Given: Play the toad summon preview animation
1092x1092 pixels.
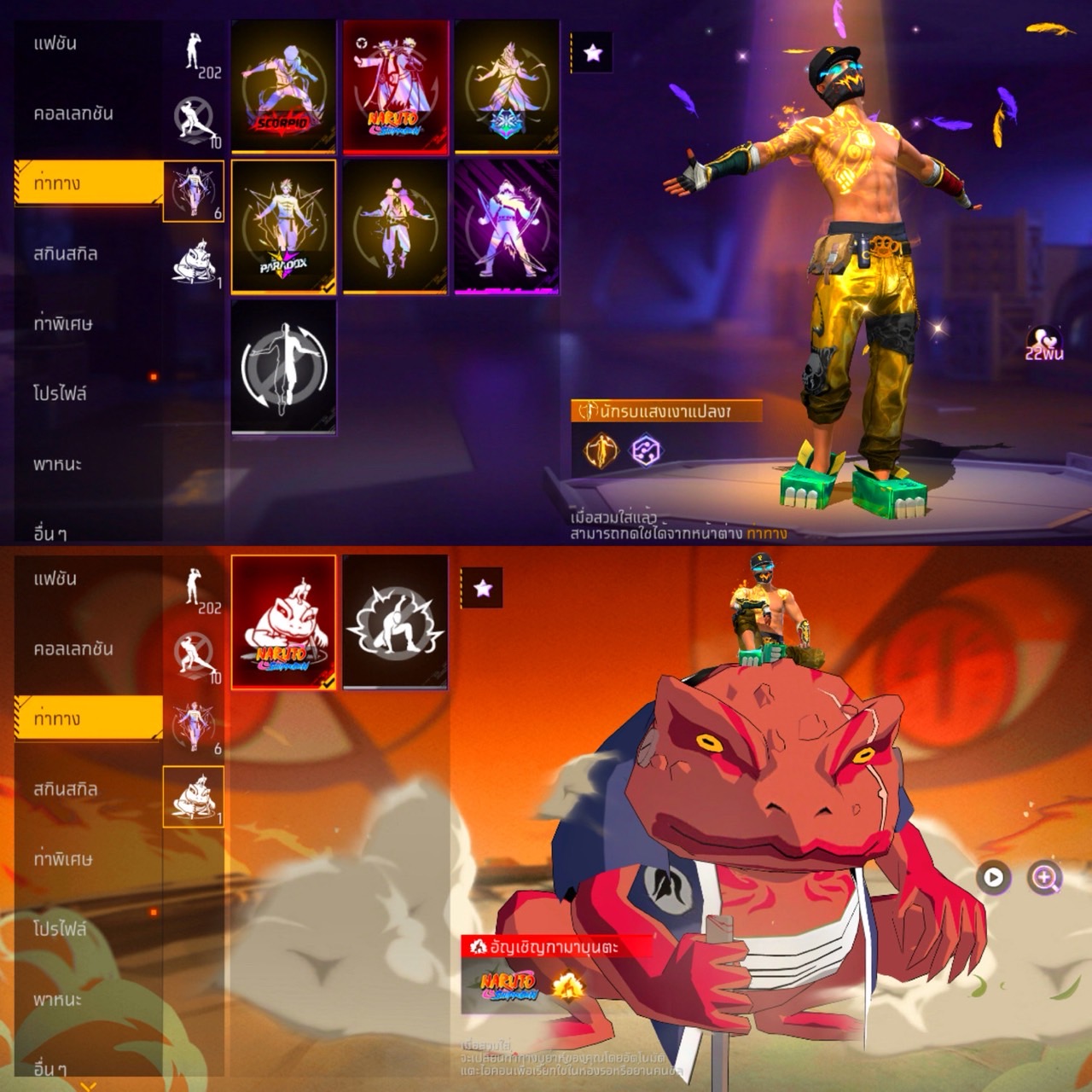Looking at the screenshot, I should point(993,877).
